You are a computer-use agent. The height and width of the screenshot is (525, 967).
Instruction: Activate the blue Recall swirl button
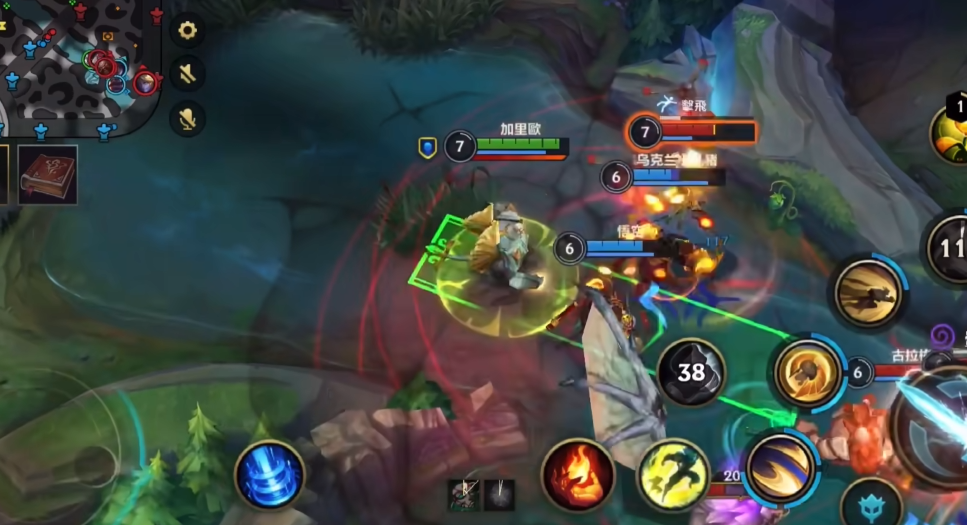point(269,475)
